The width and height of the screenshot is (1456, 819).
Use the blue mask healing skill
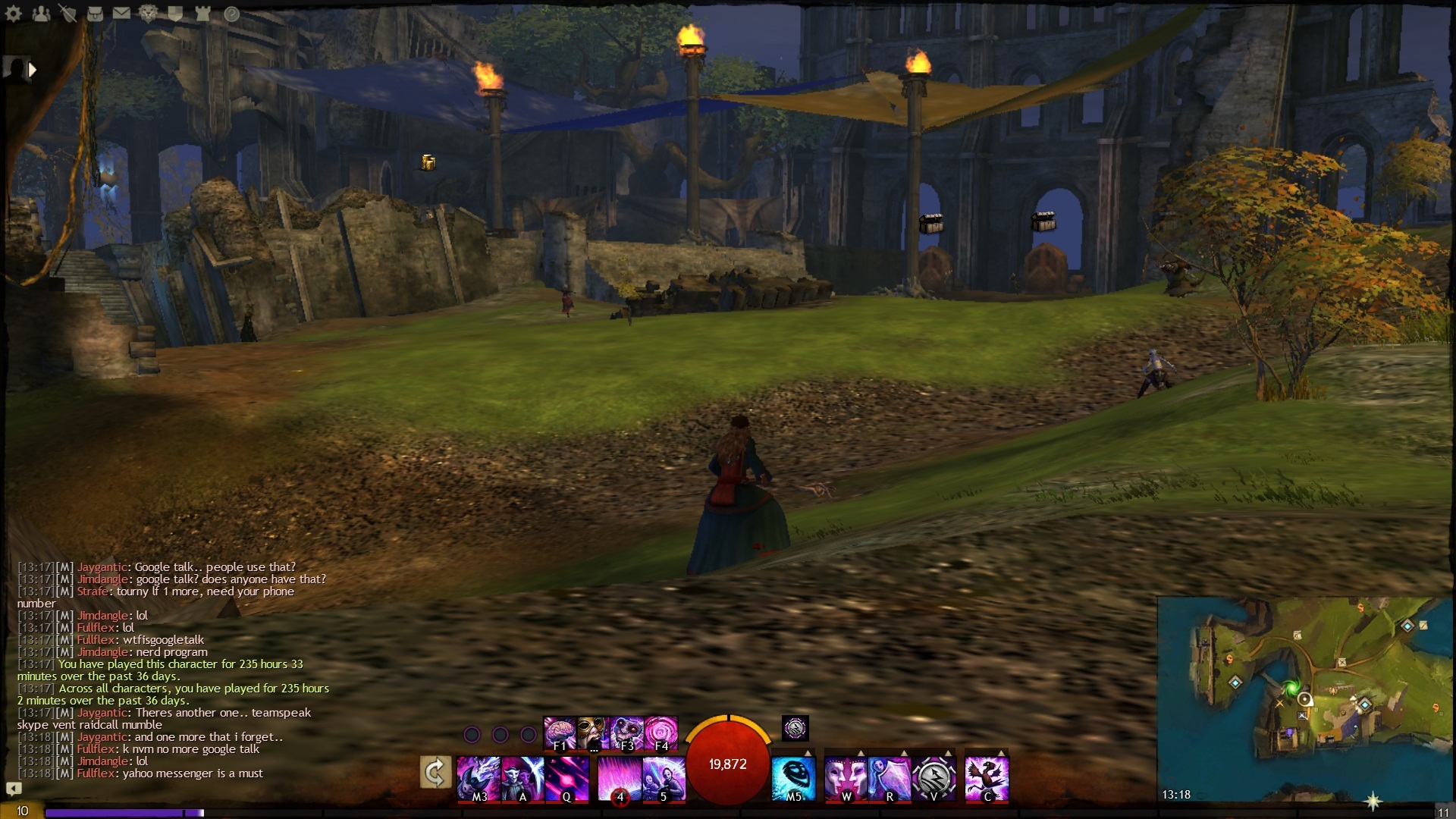point(793,778)
